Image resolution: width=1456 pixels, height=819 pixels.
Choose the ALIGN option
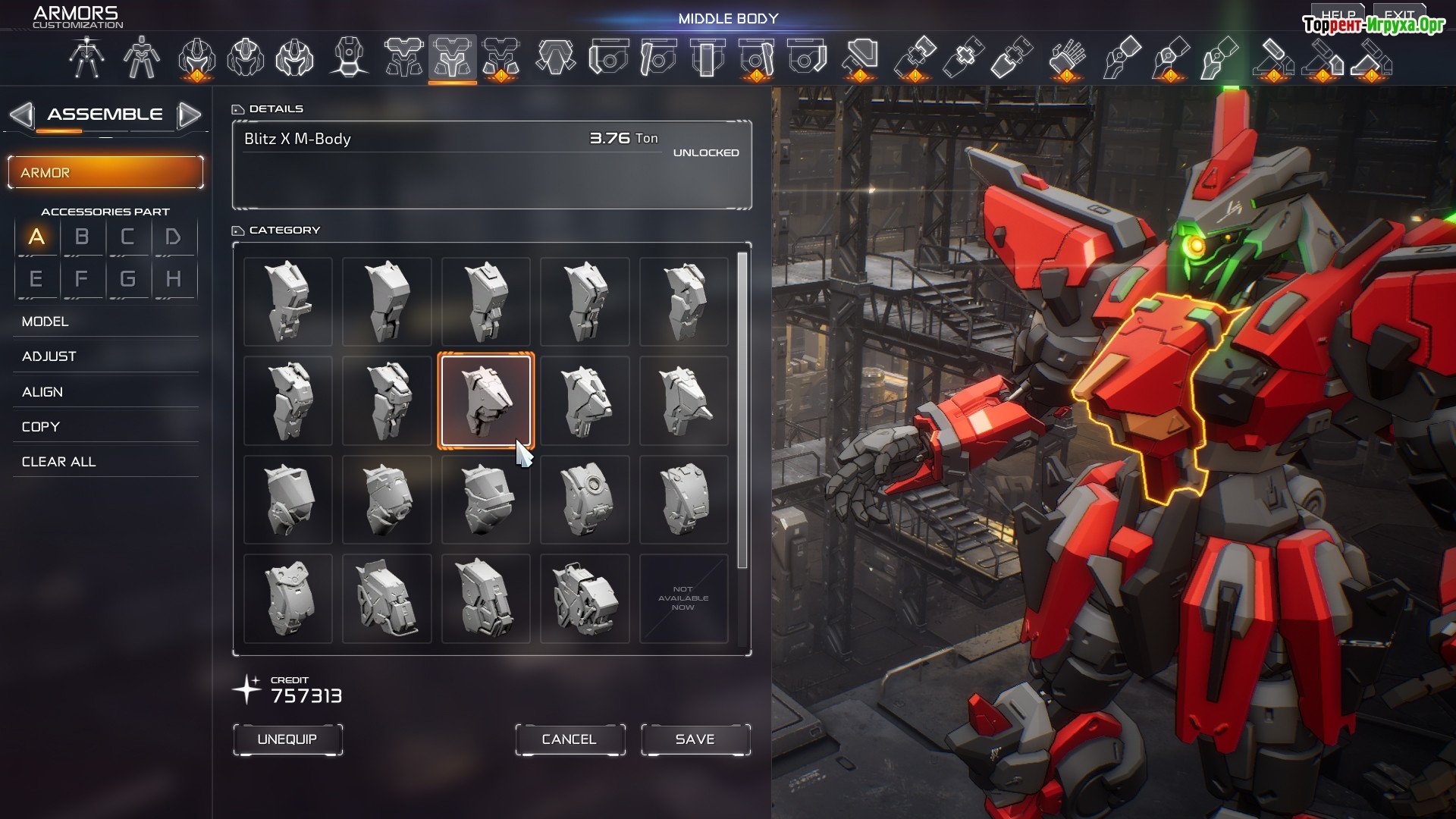coord(42,392)
